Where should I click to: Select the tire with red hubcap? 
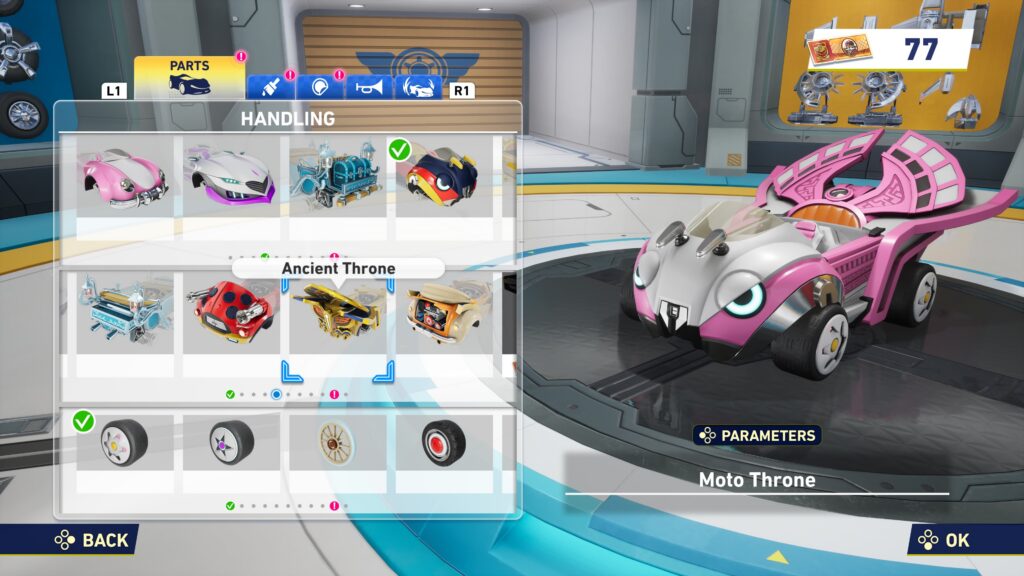(x=442, y=441)
